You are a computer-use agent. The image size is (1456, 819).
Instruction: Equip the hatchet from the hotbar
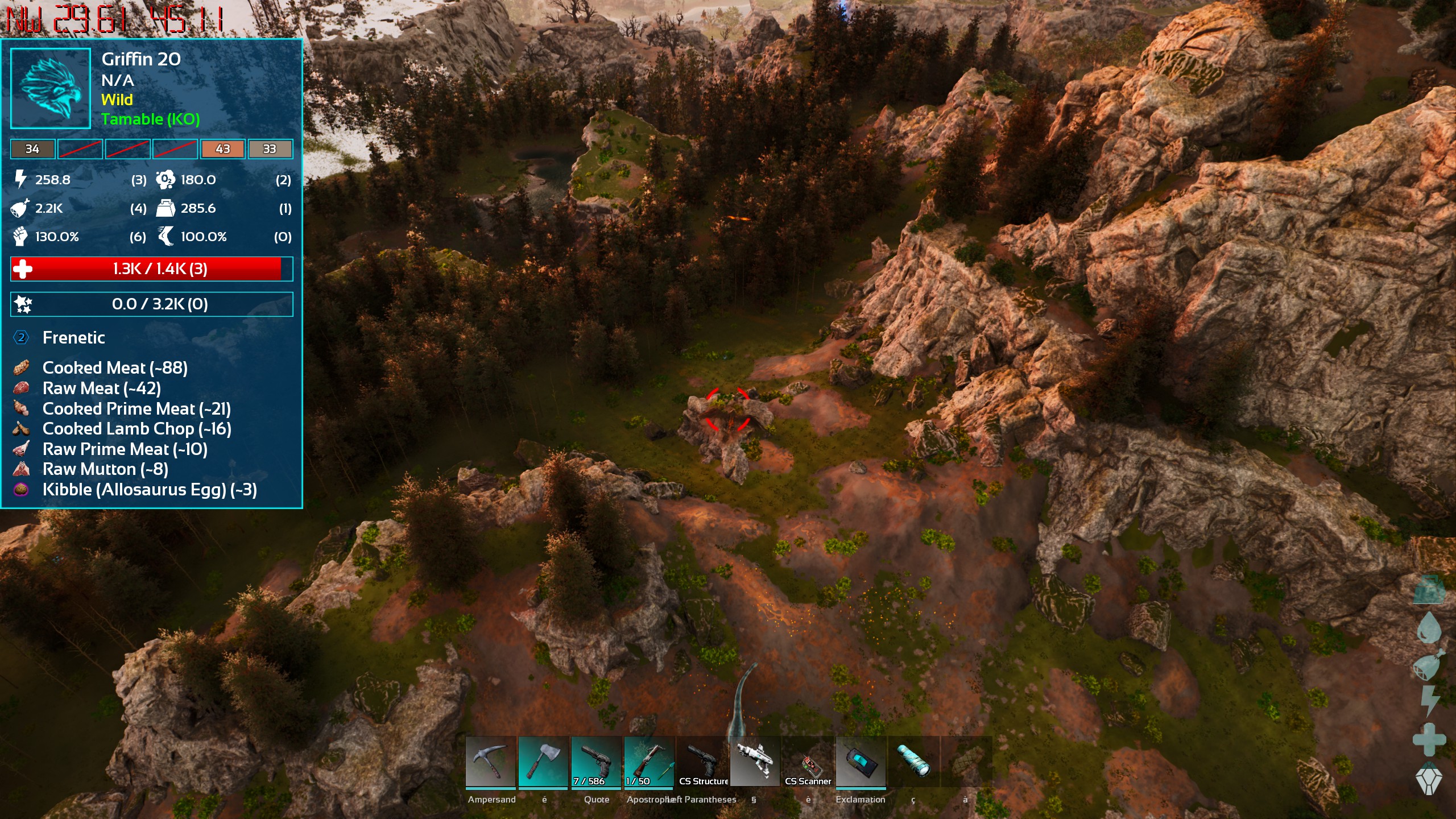pyautogui.click(x=543, y=762)
